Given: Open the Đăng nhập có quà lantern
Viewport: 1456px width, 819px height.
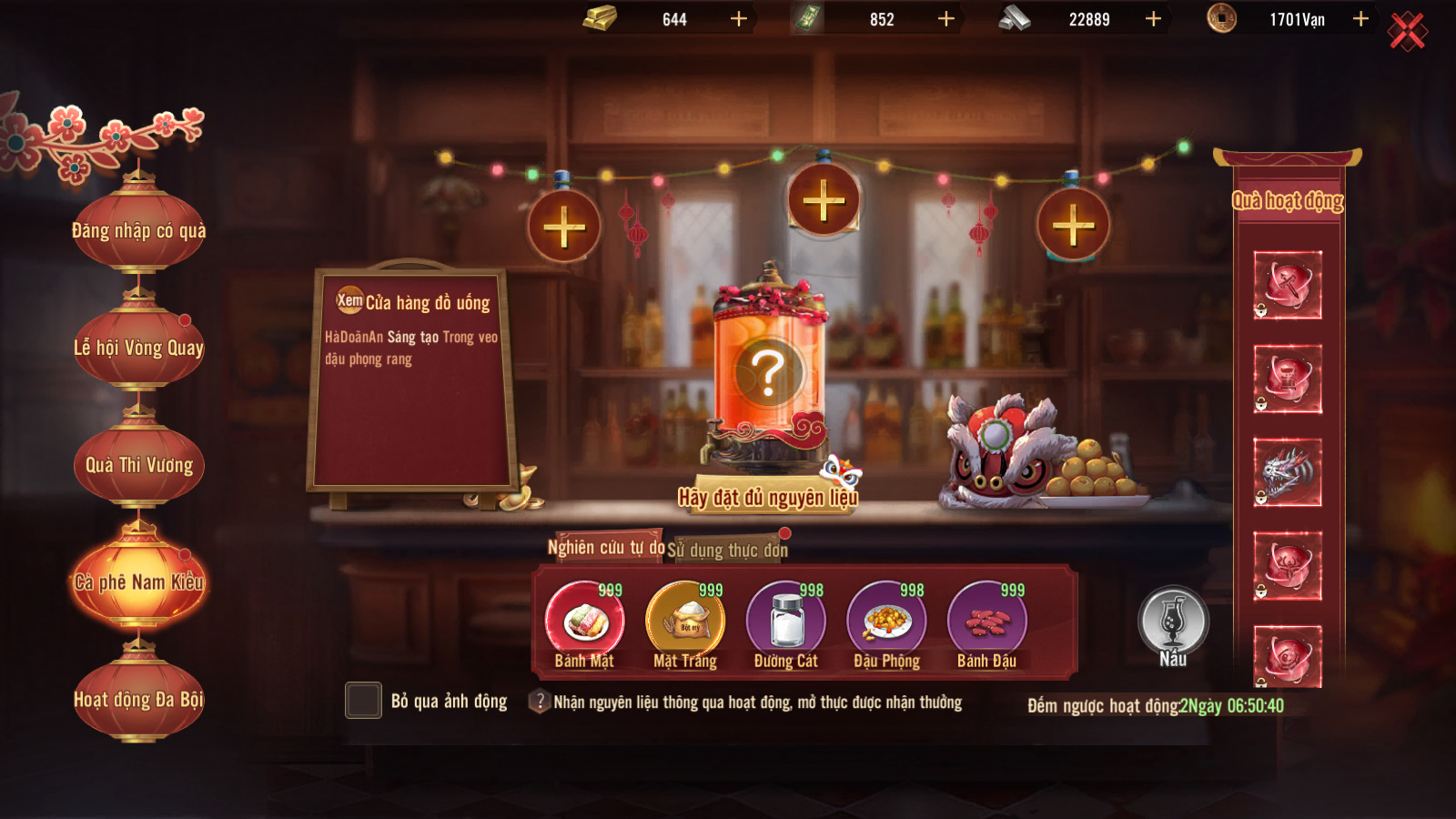Looking at the screenshot, I should [139, 230].
